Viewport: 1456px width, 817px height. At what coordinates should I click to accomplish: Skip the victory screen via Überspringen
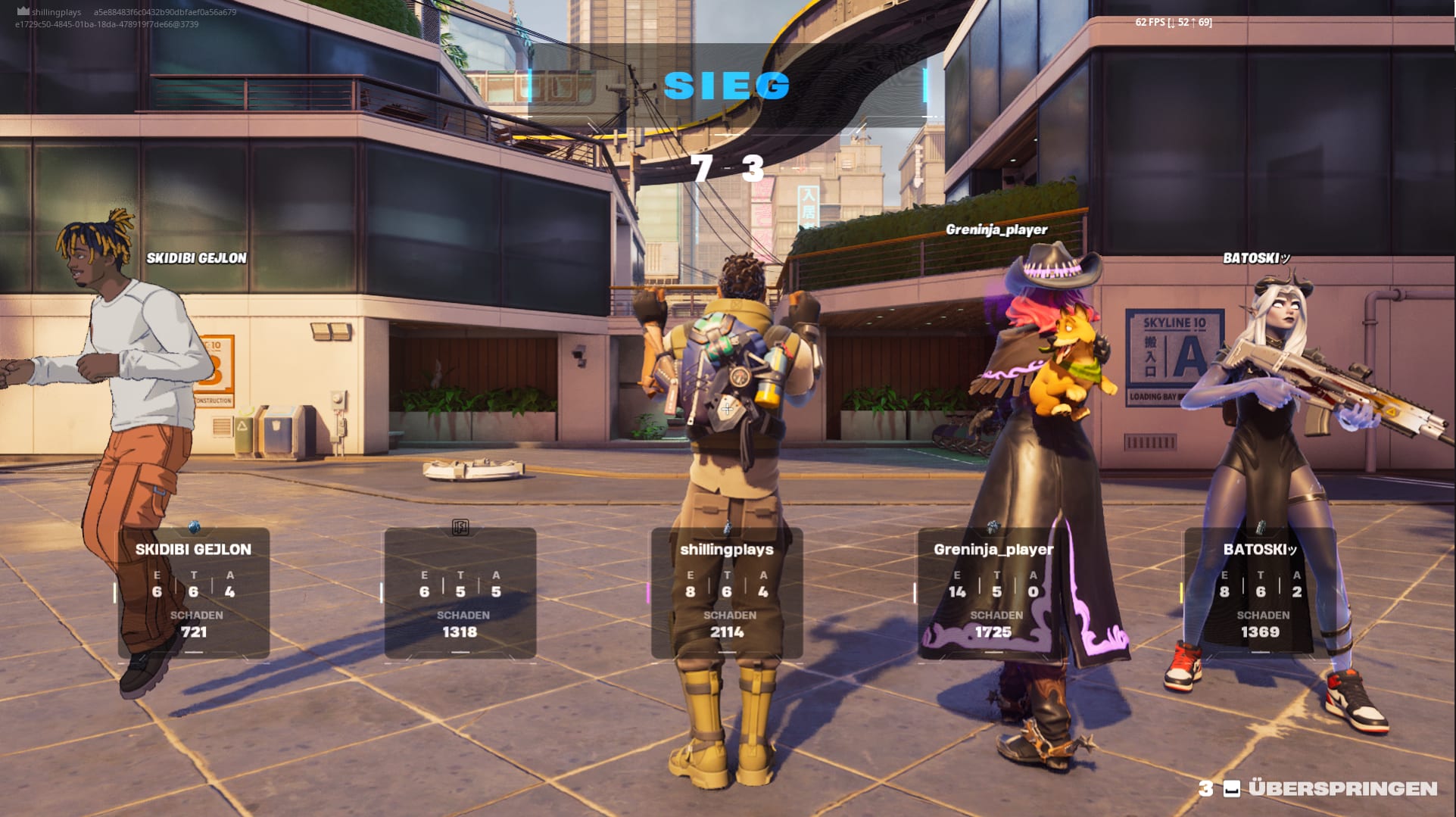pyautogui.click(x=1341, y=788)
